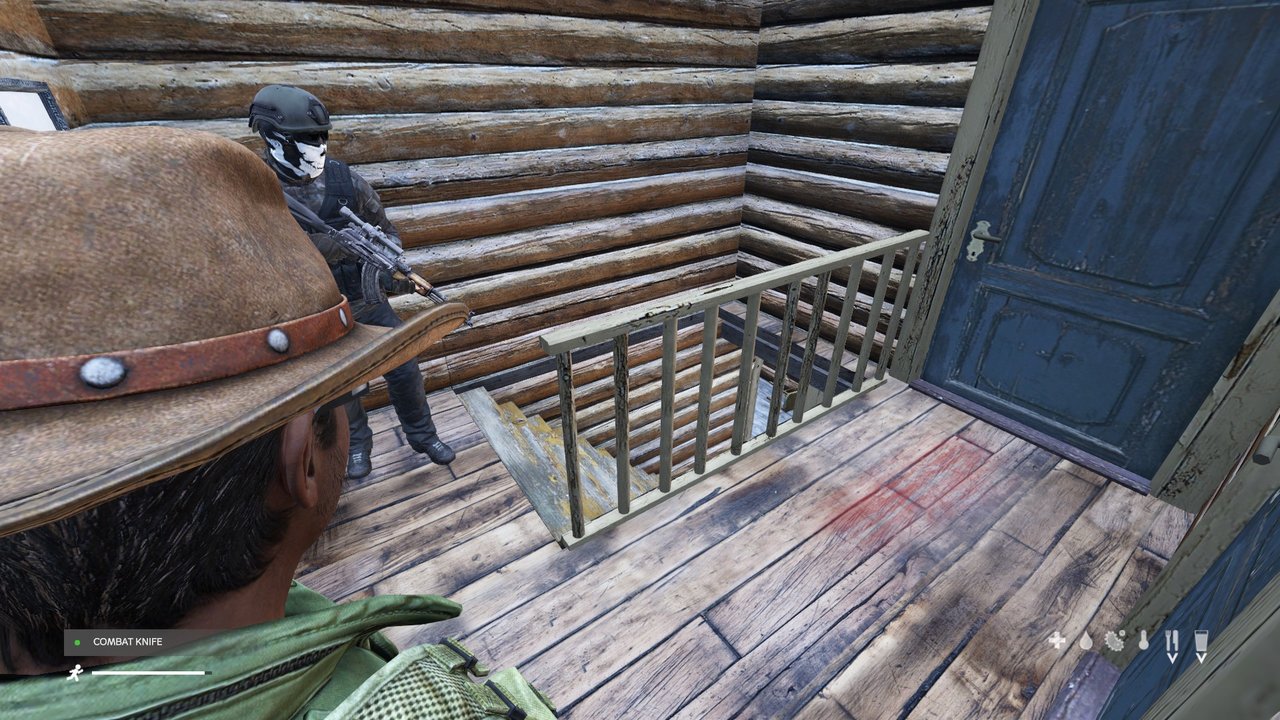Select the fork and knife hunger icon
This screenshot has width=1280, height=720.
1173,641
